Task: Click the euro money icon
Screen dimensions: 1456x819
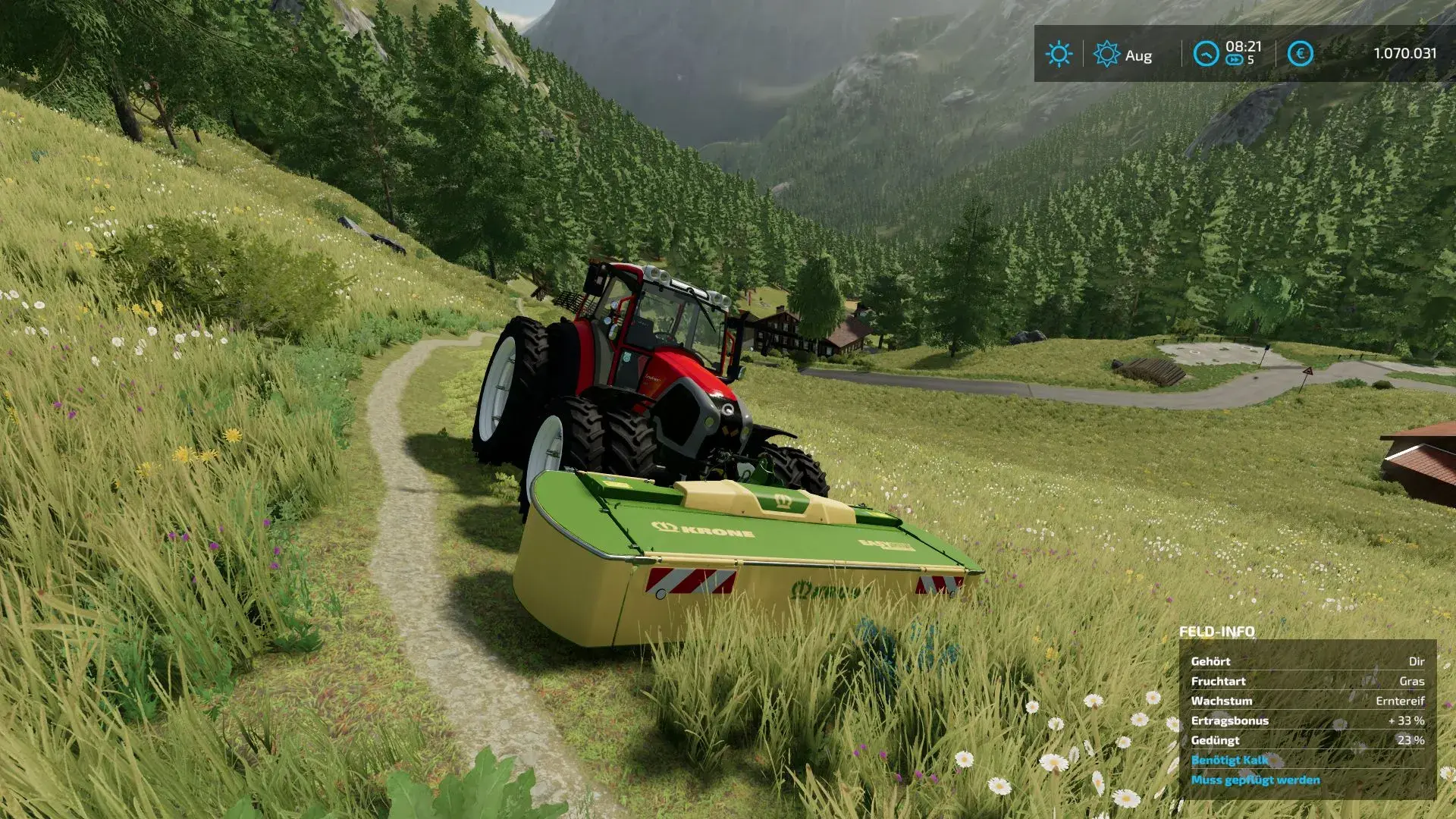Action: [x=1300, y=54]
